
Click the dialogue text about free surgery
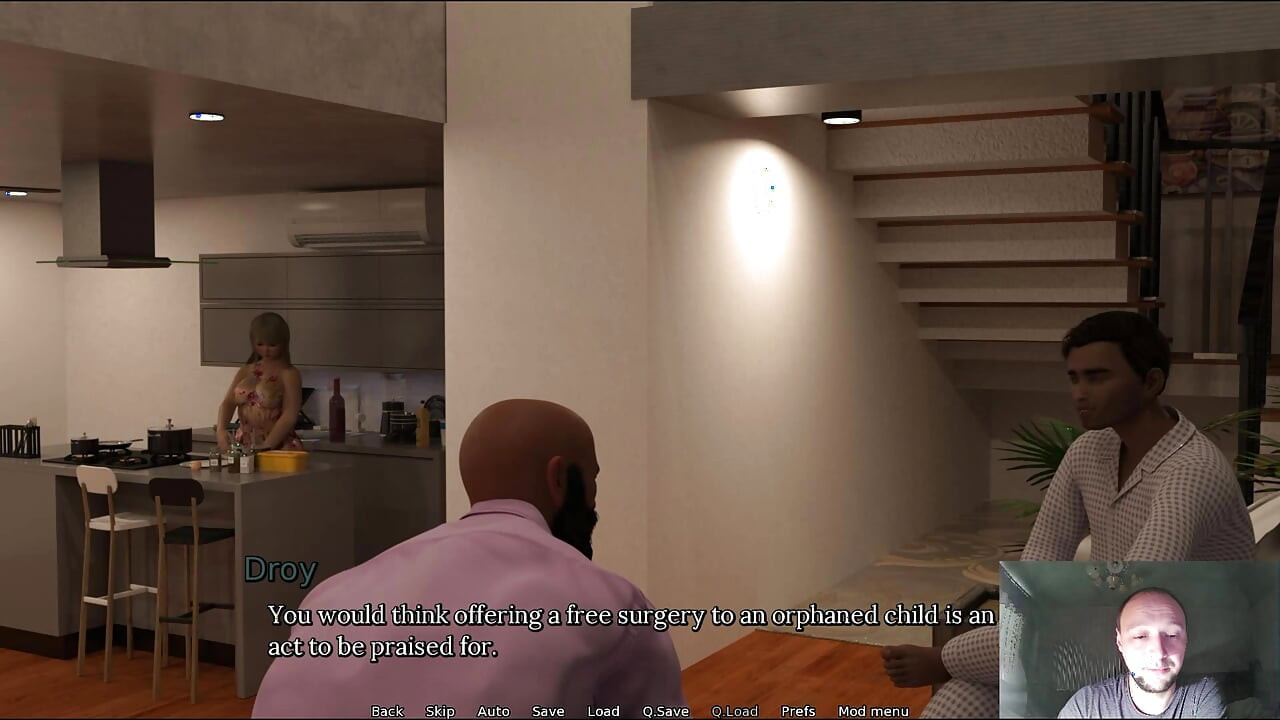[628, 615]
